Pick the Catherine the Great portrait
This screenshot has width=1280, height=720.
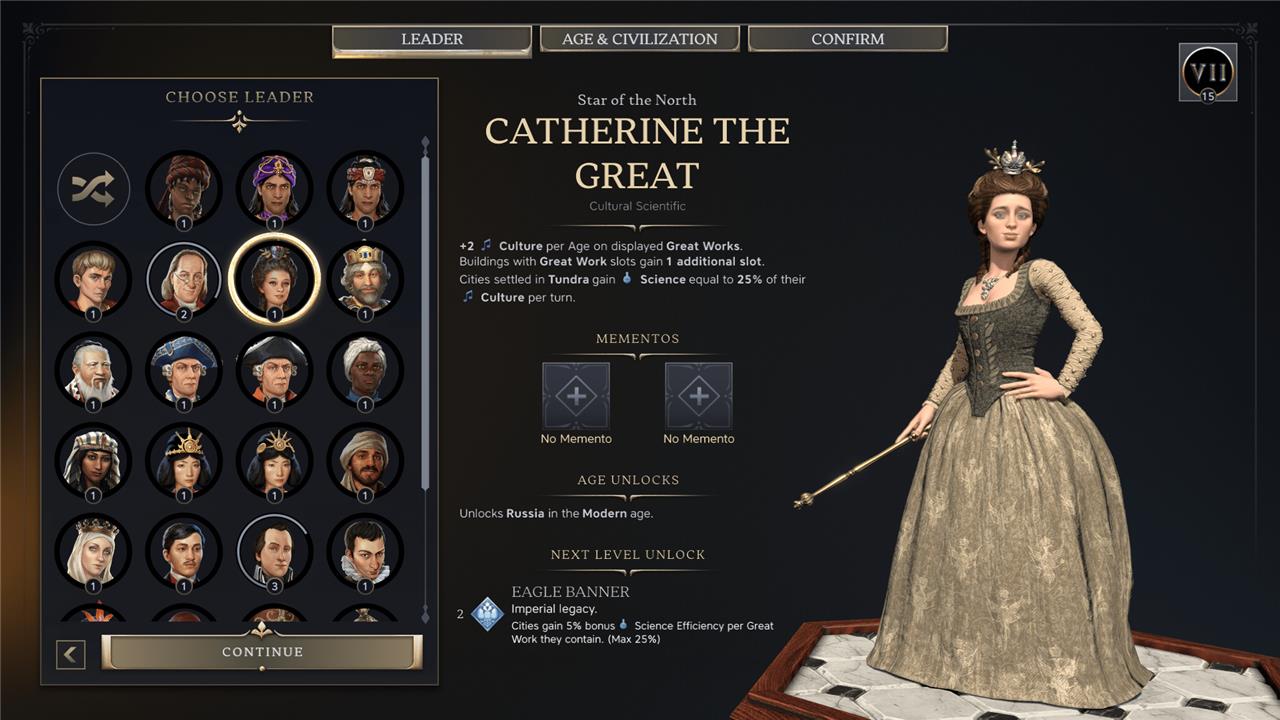pyautogui.click(x=274, y=279)
